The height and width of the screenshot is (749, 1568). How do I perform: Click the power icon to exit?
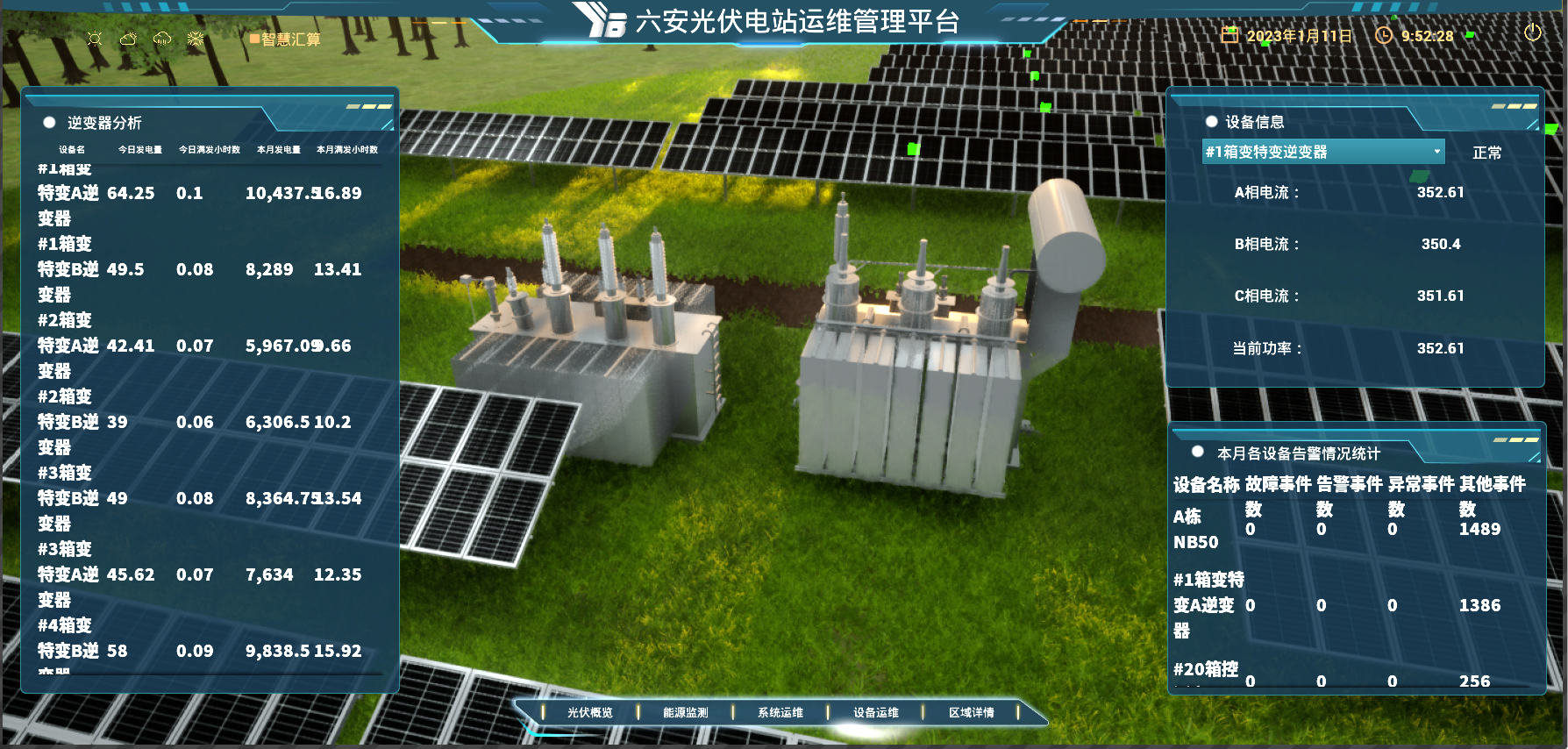click(1532, 33)
